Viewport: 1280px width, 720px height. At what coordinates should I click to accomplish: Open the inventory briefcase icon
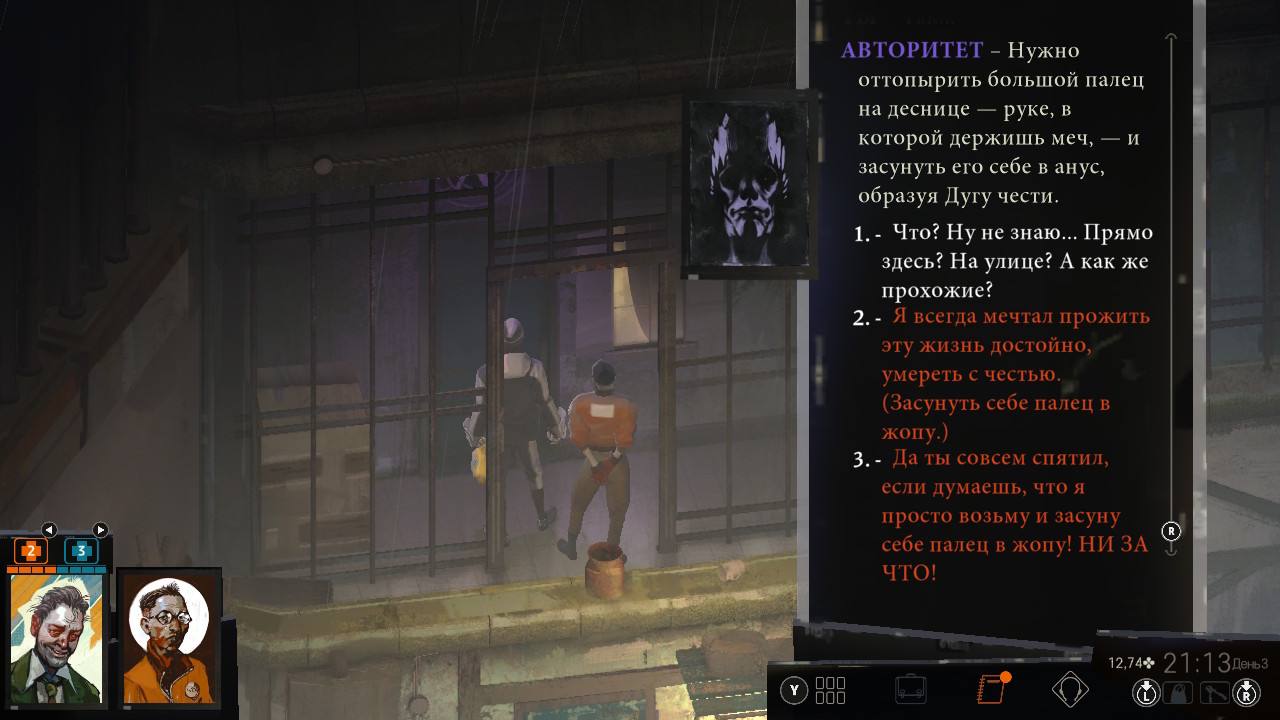pos(910,690)
